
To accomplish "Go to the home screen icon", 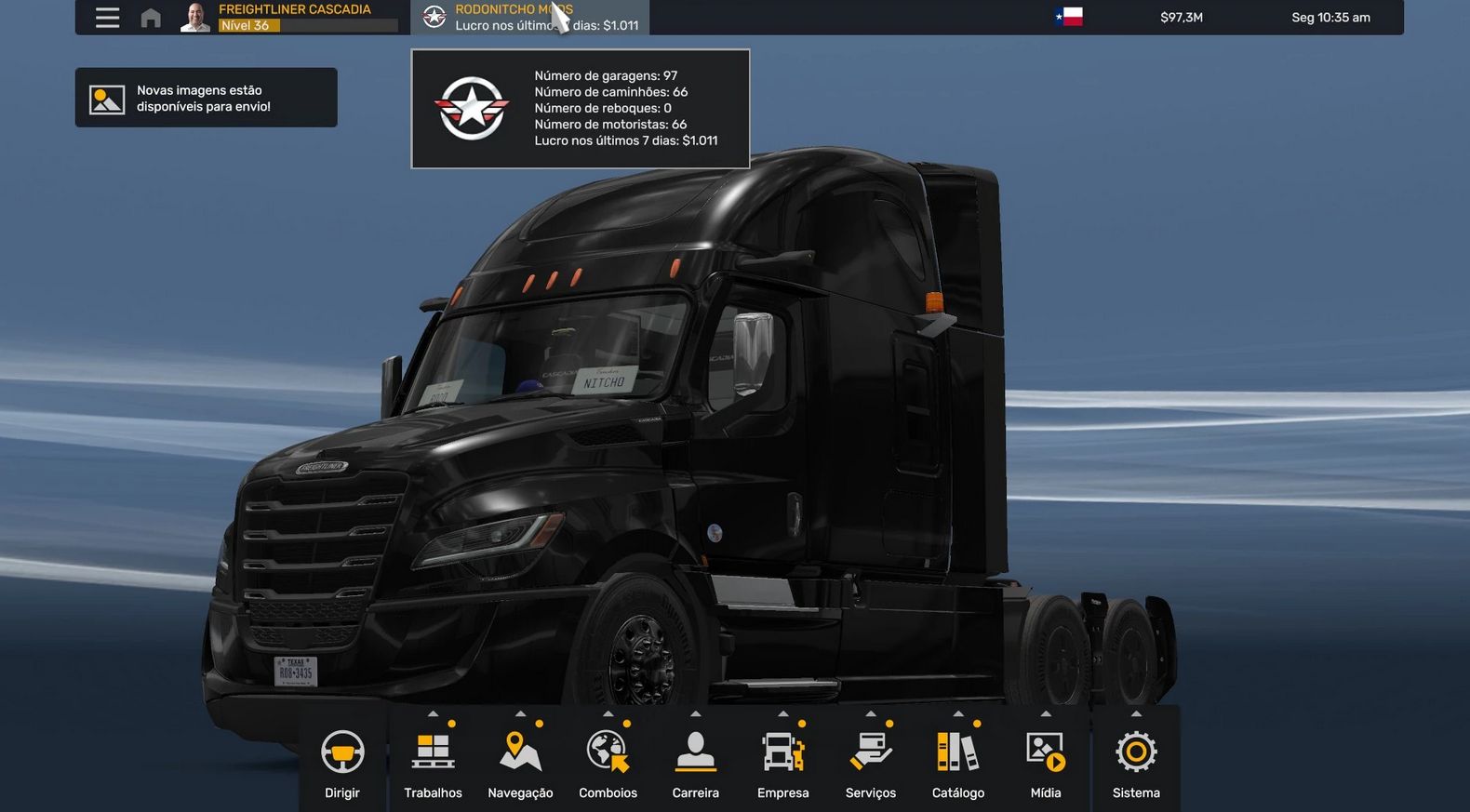I will tap(151, 18).
